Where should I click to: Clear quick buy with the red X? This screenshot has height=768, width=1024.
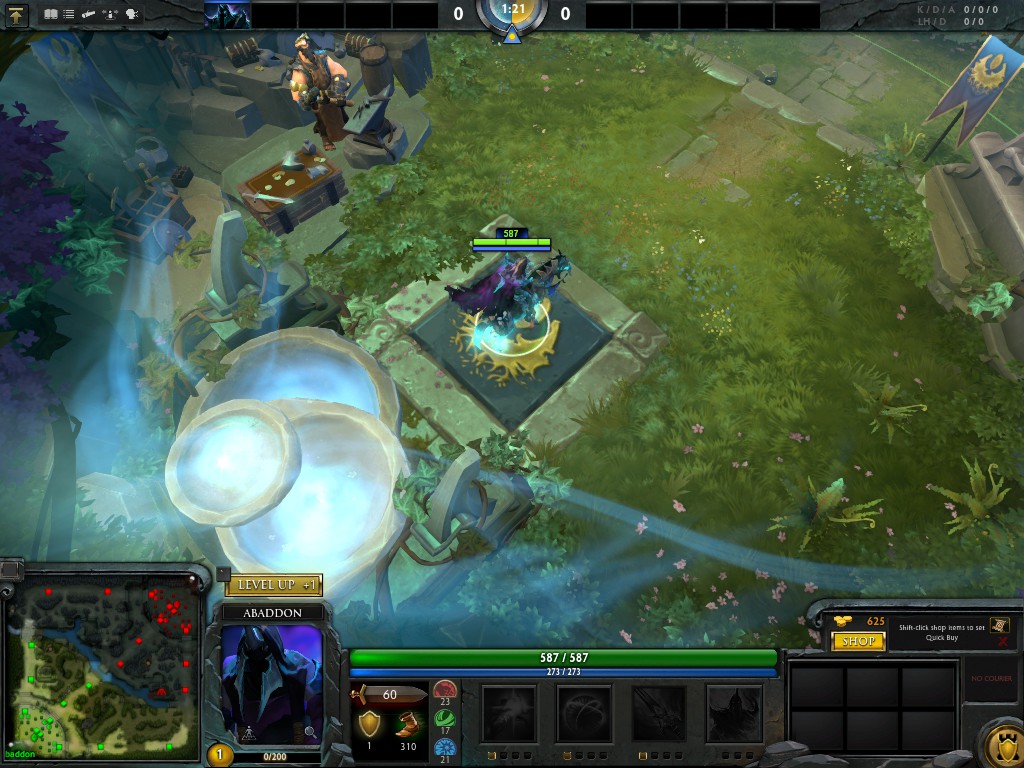[999, 644]
